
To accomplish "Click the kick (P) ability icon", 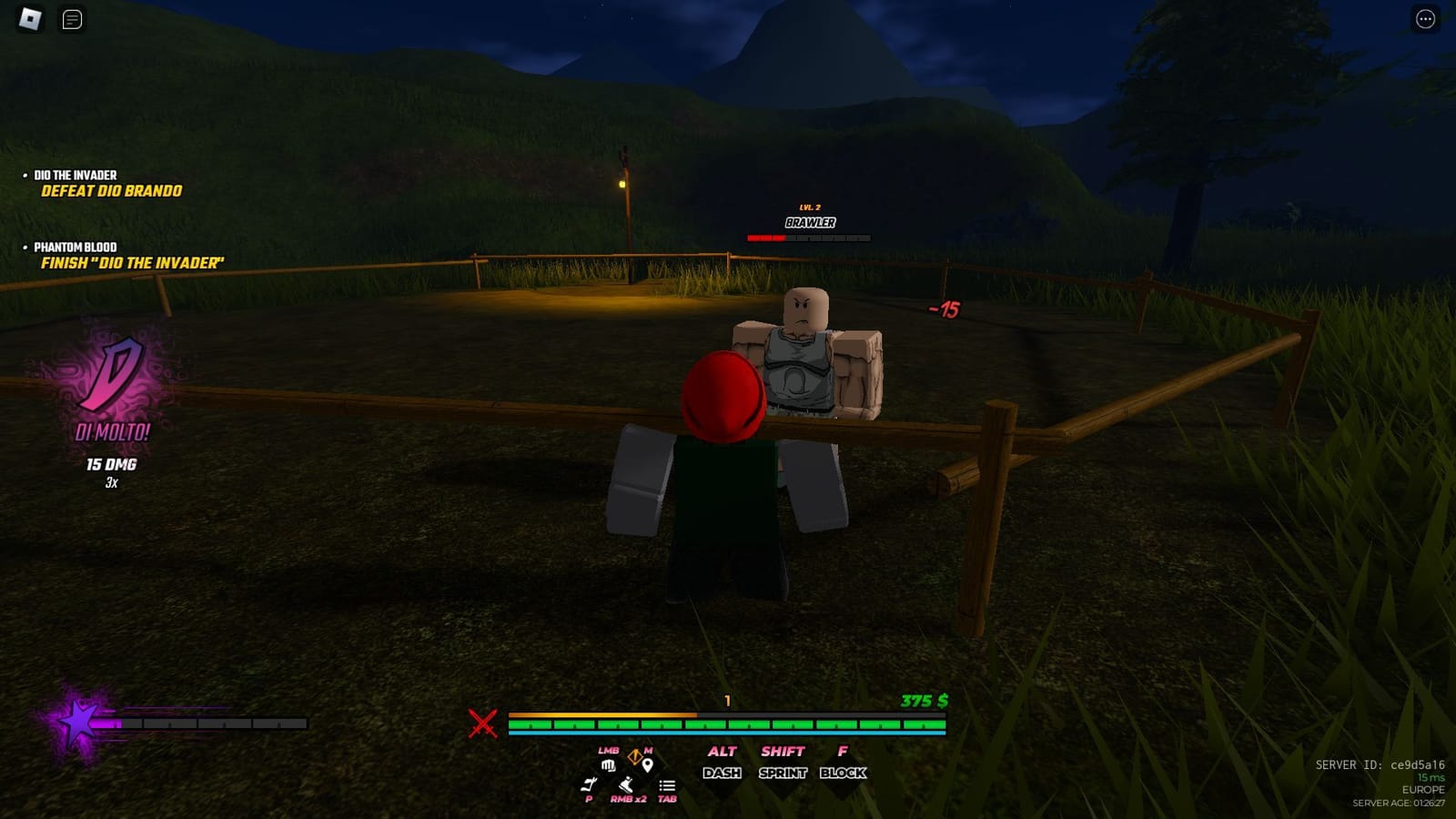I will click(x=589, y=784).
